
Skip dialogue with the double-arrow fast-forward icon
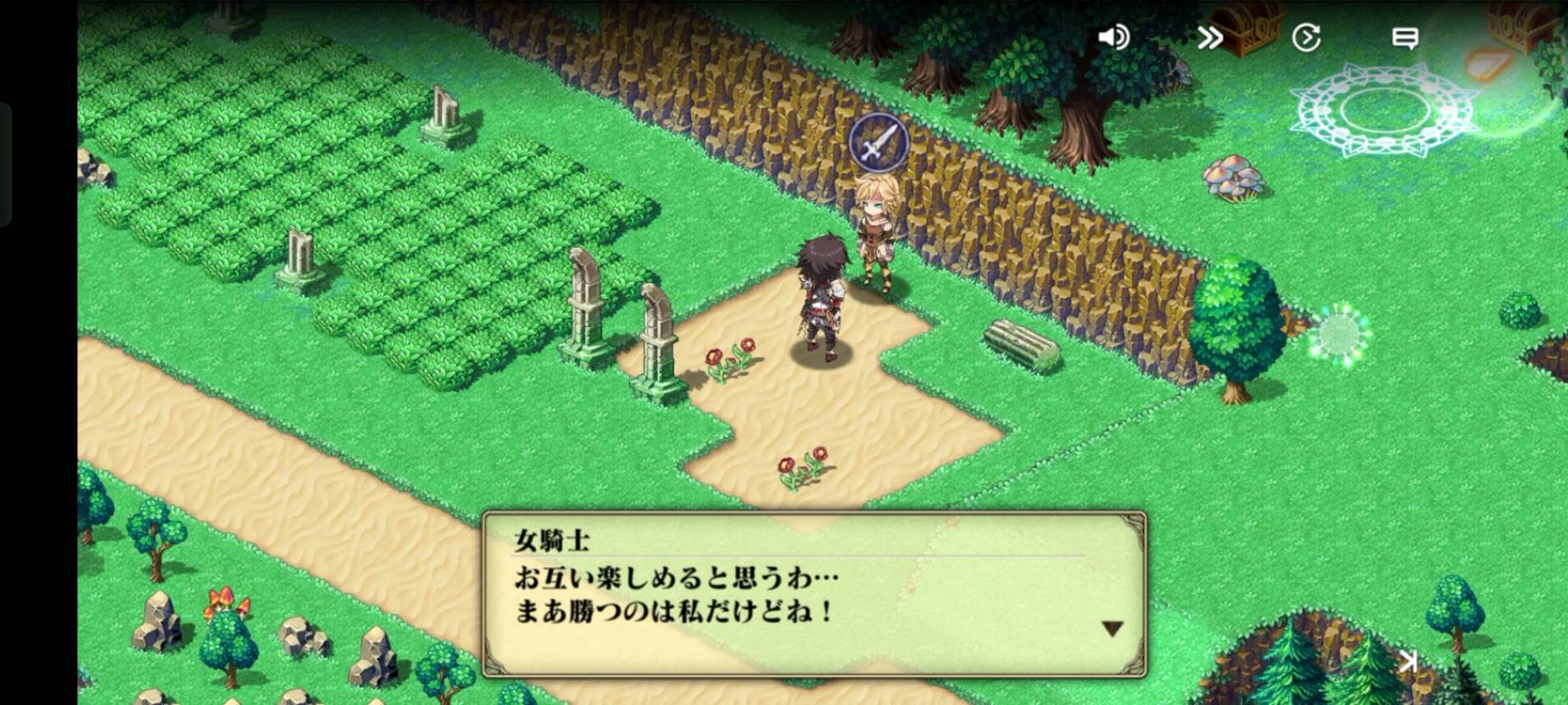click(1210, 38)
